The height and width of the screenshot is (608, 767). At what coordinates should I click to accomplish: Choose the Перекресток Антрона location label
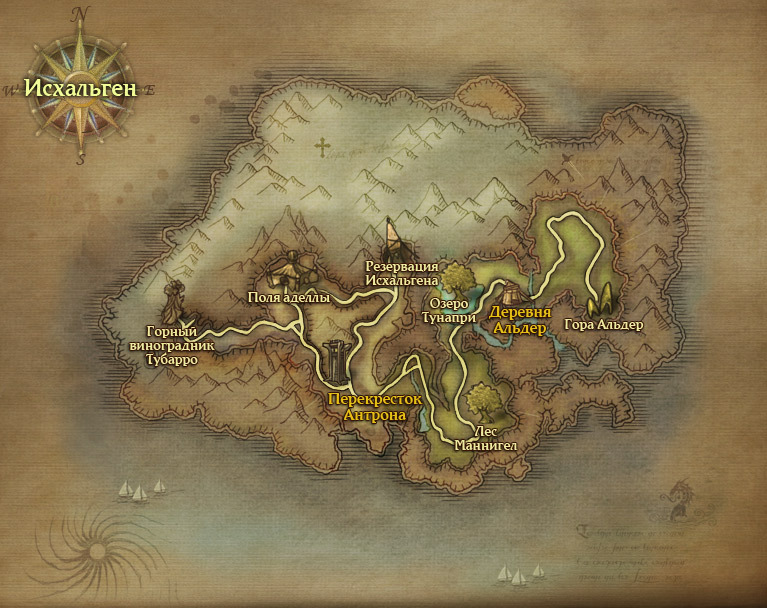pyautogui.click(x=375, y=405)
